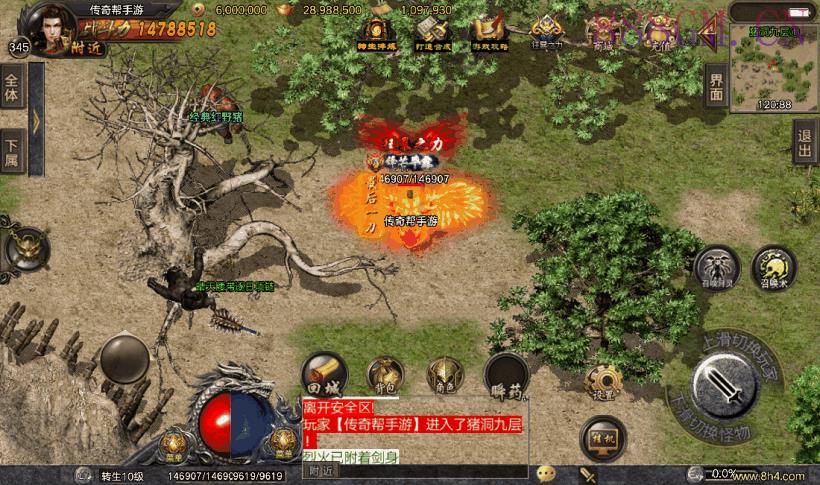This screenshot has width=820, height=485.
Task: Toggle the 挂机 auto-battle button
Action: tap(602, 437)
